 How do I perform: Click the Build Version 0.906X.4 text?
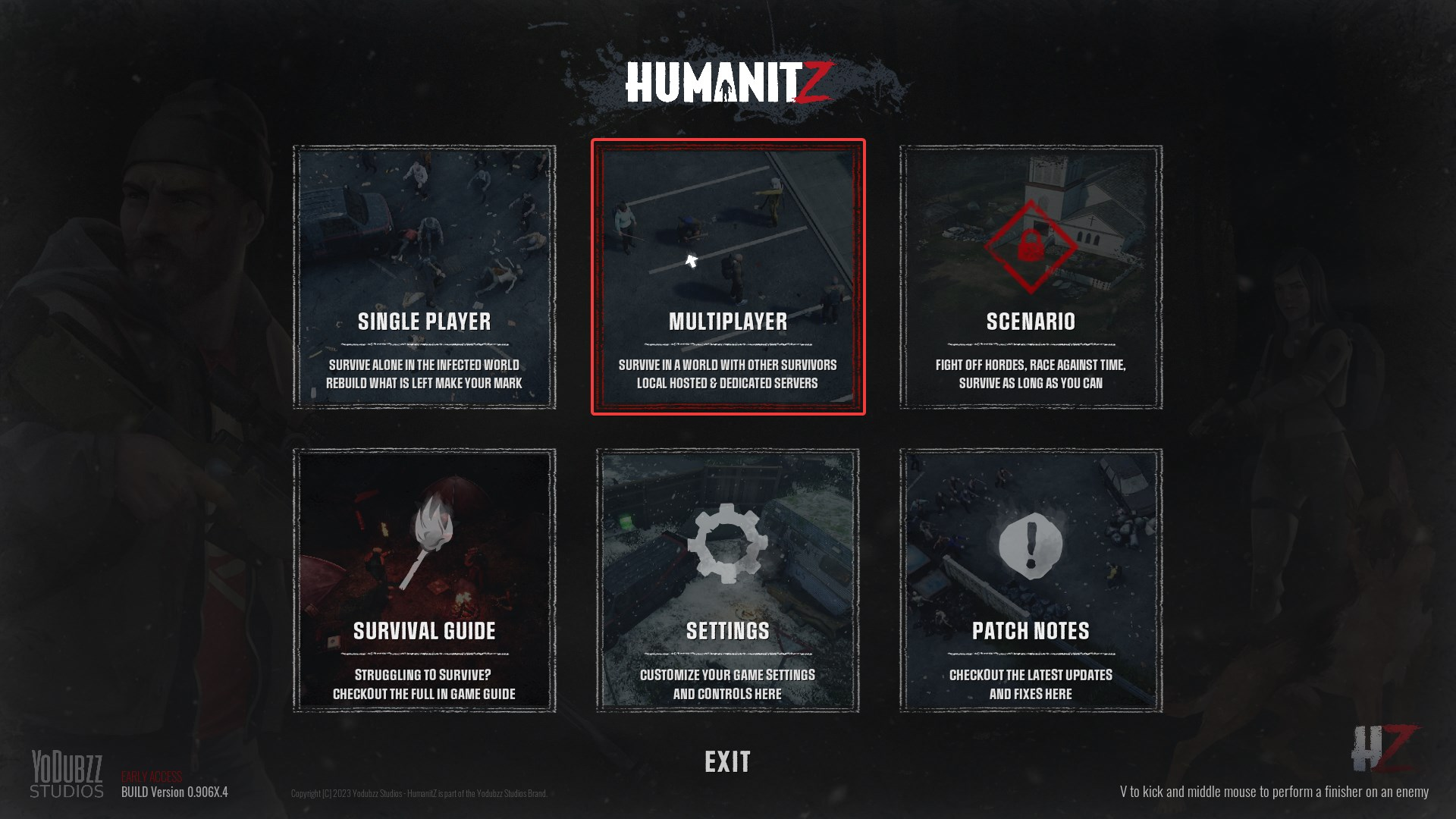[176, 792]
